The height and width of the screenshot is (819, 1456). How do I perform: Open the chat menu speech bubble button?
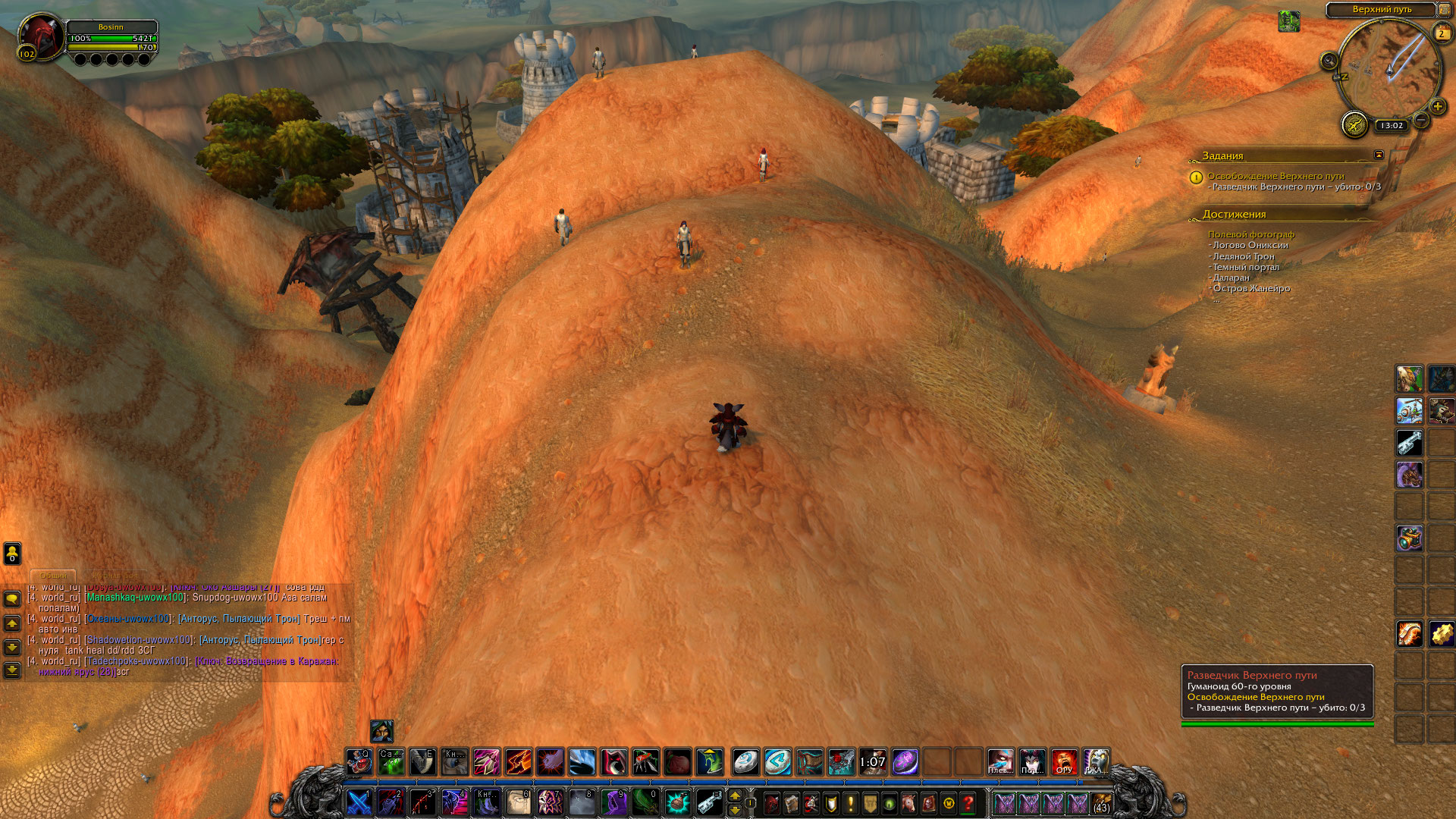(12, 599)
